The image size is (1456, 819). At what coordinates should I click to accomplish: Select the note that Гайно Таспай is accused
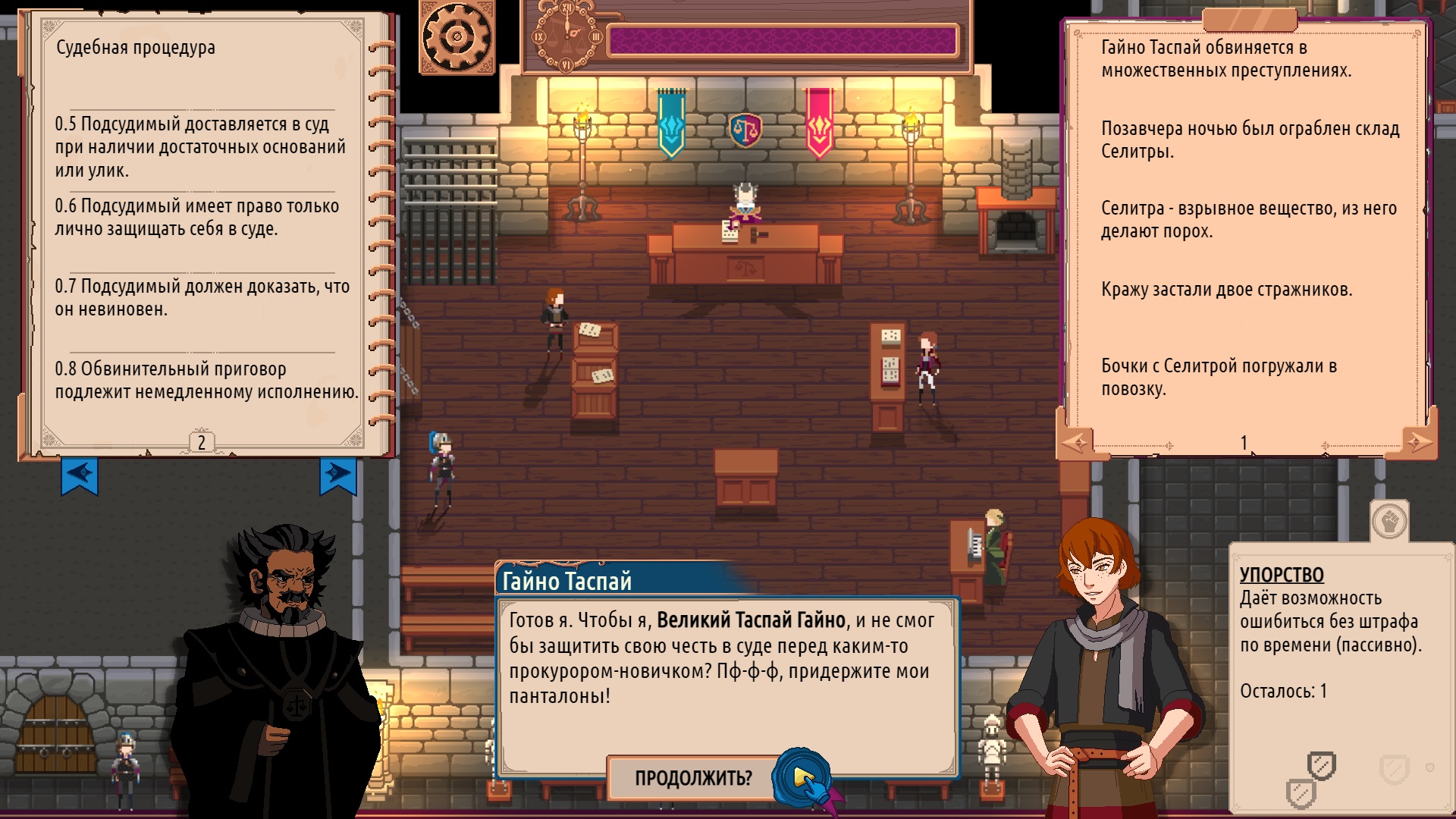point(1225,59)
